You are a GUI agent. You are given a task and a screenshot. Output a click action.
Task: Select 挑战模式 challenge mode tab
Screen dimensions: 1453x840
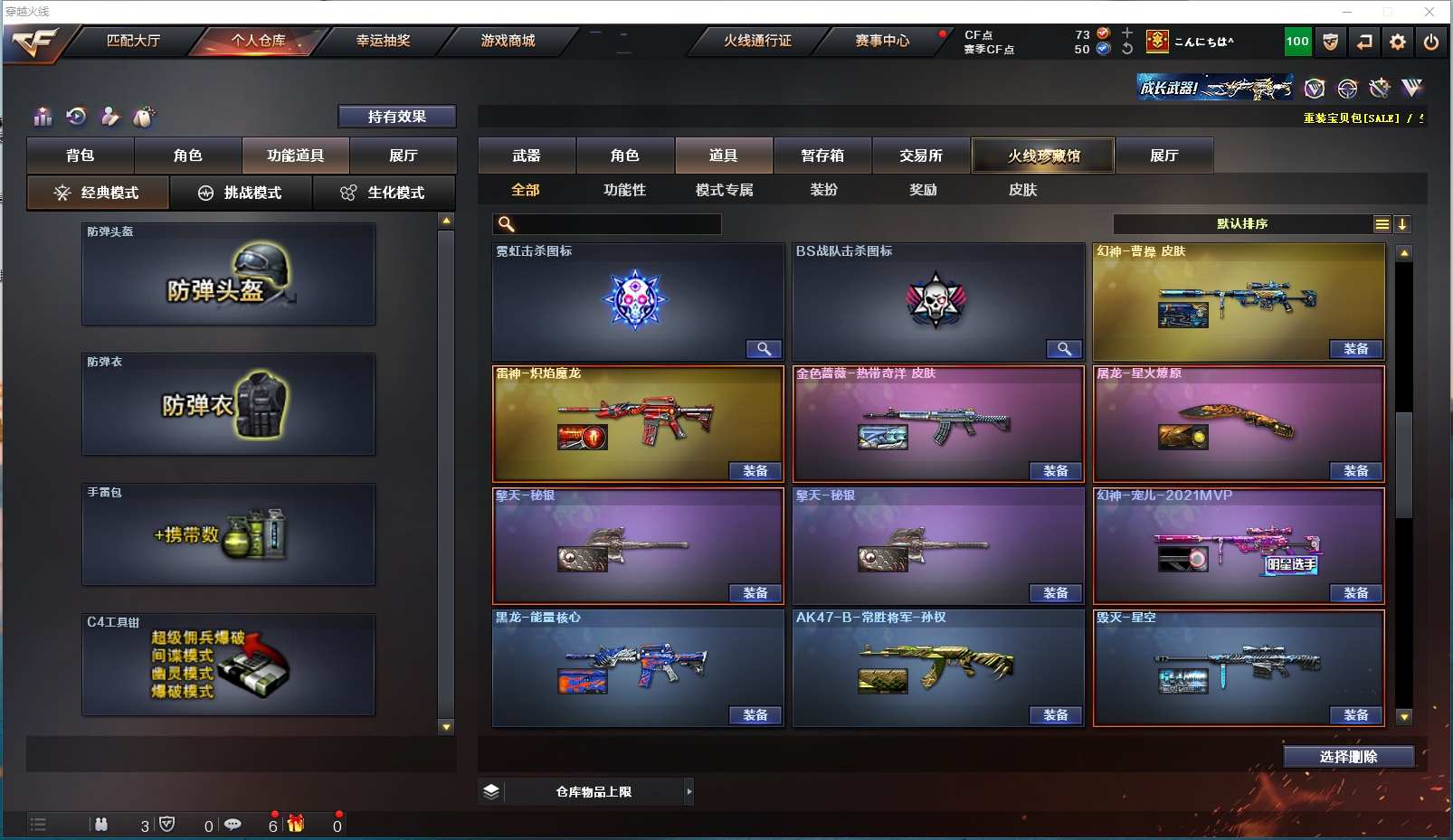[241, 193]
